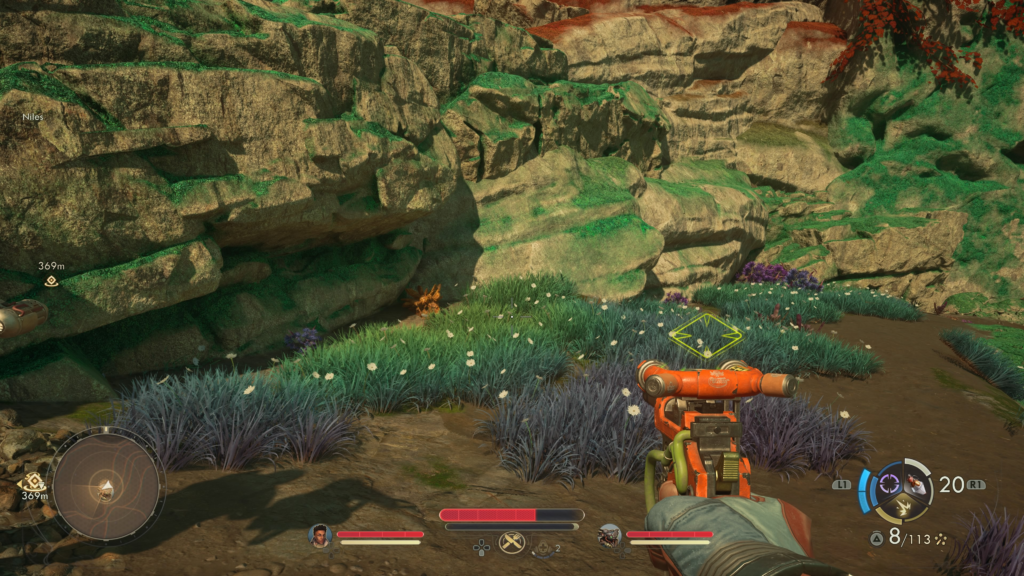Activate the purple crosshair ability
Viewport: 1024px width, 576px height.
pos(889,487)
